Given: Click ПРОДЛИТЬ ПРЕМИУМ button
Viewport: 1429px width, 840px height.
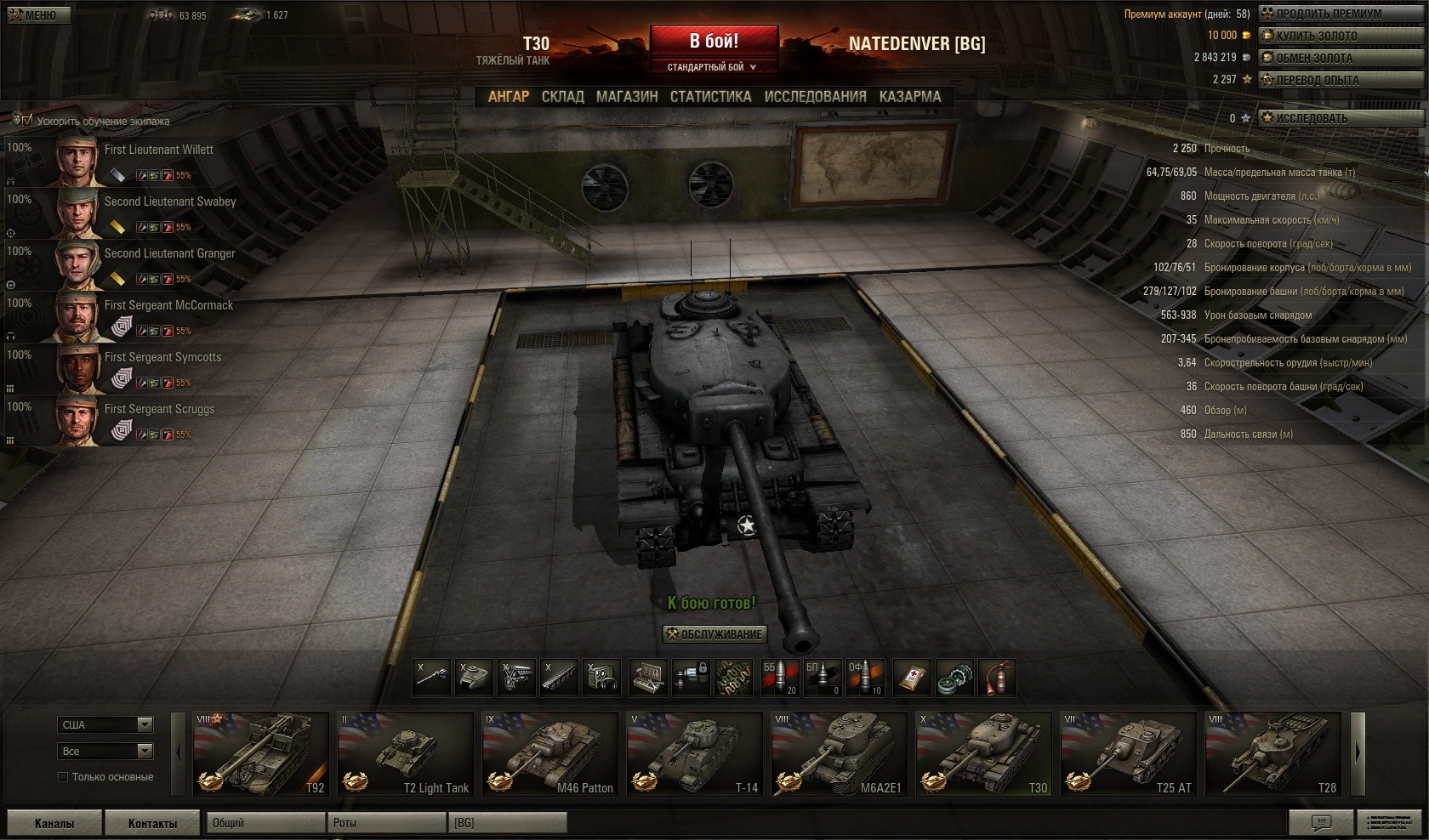Looking at the screenshot, I should [1341, 14].
